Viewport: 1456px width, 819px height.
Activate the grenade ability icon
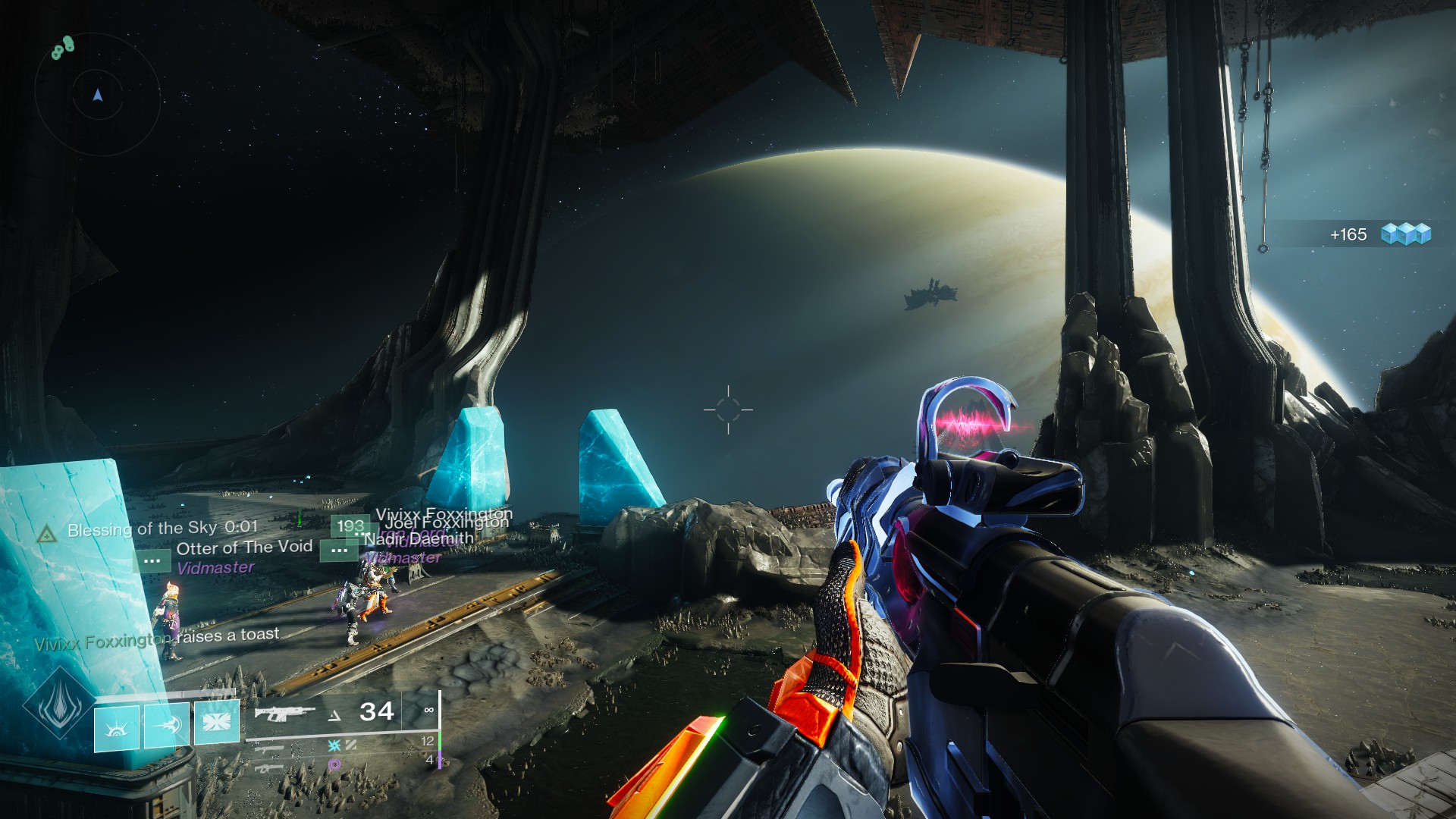tap(116, 728)
